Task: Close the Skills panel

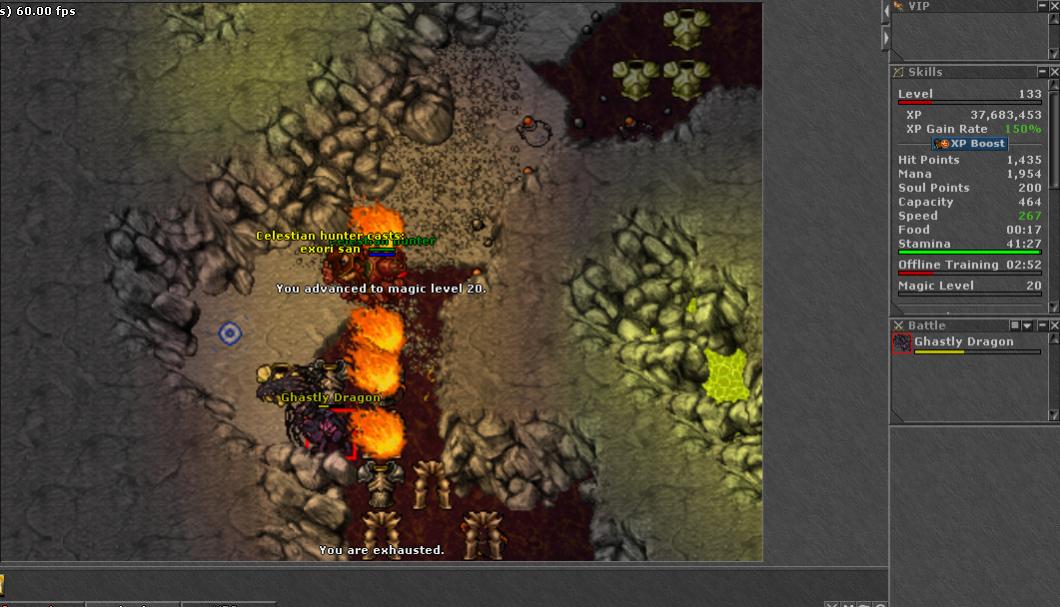Action: 1054,72
